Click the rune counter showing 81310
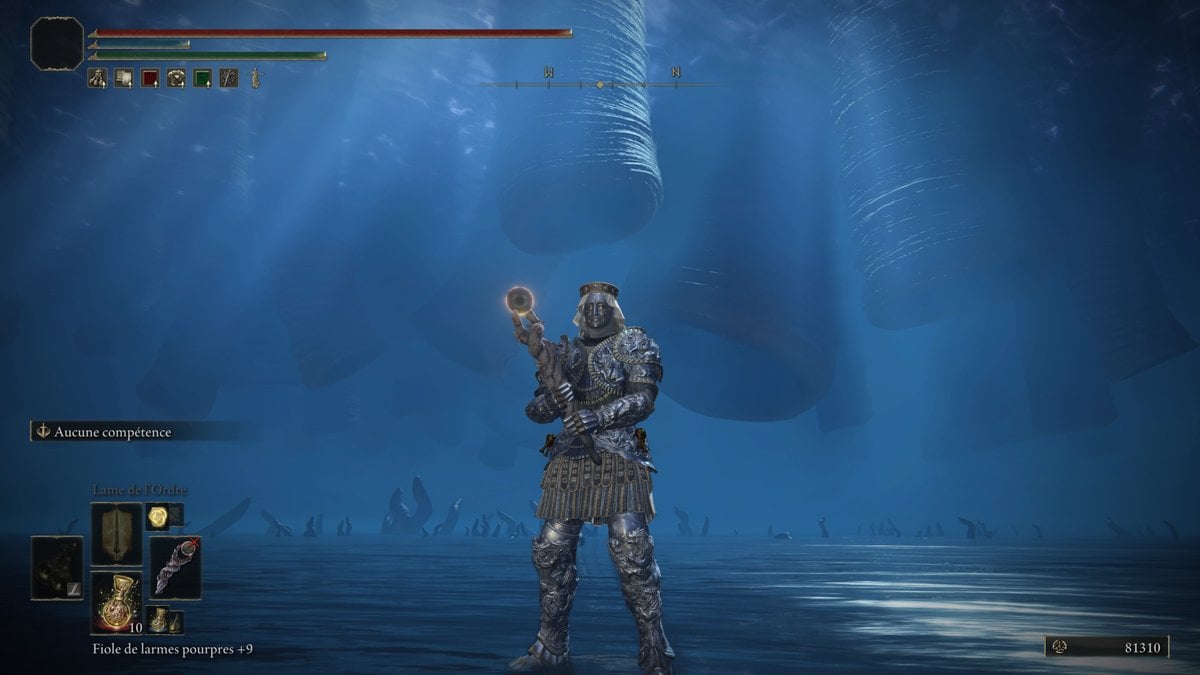1200x675 pixels. click(1107, 648)
